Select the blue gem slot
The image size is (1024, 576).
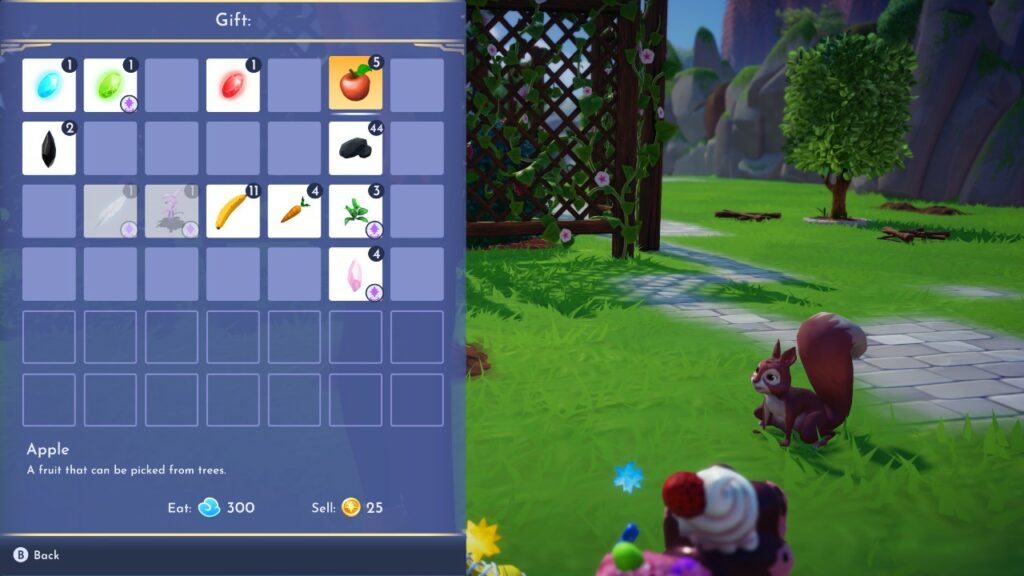pos(49,85)
